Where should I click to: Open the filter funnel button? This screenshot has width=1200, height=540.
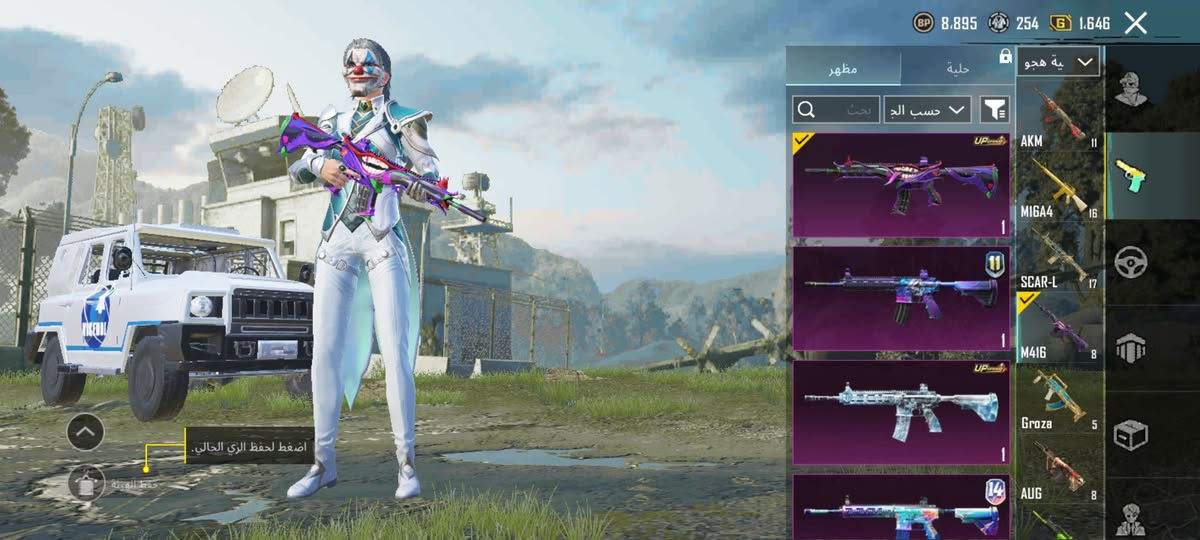click(x=994, y=109)
